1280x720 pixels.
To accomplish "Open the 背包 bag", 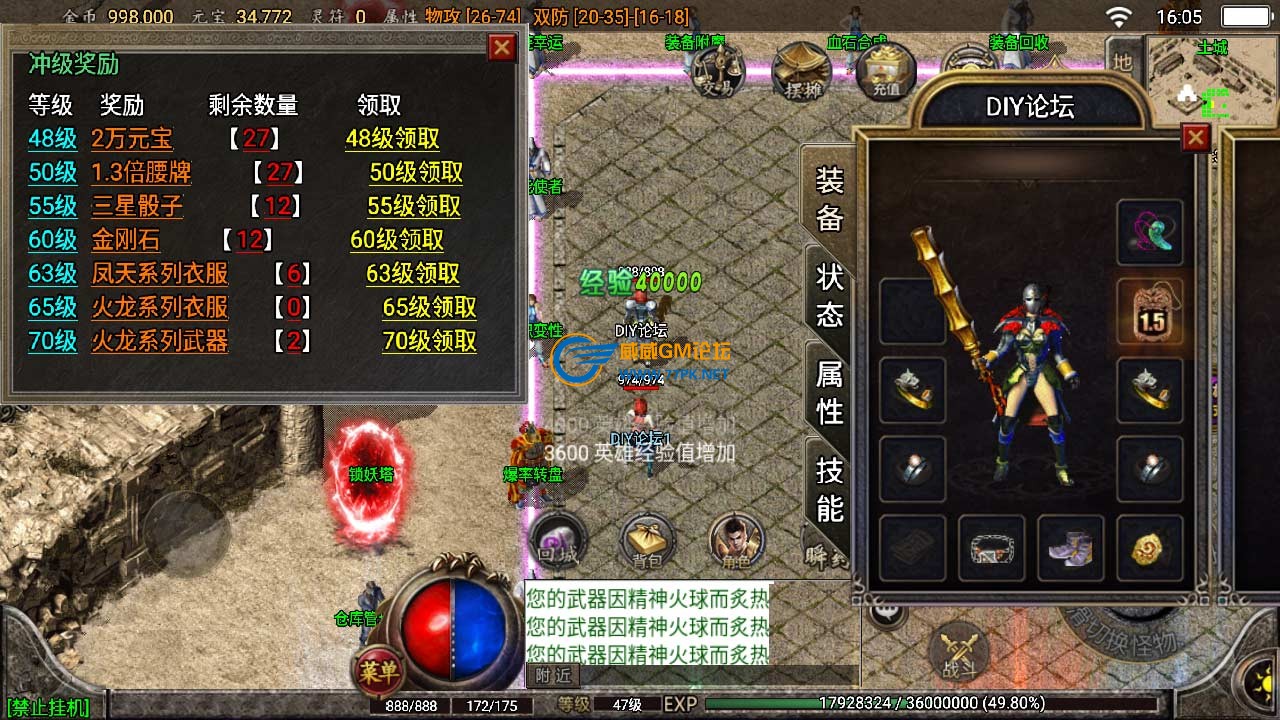I will [647, 542].
